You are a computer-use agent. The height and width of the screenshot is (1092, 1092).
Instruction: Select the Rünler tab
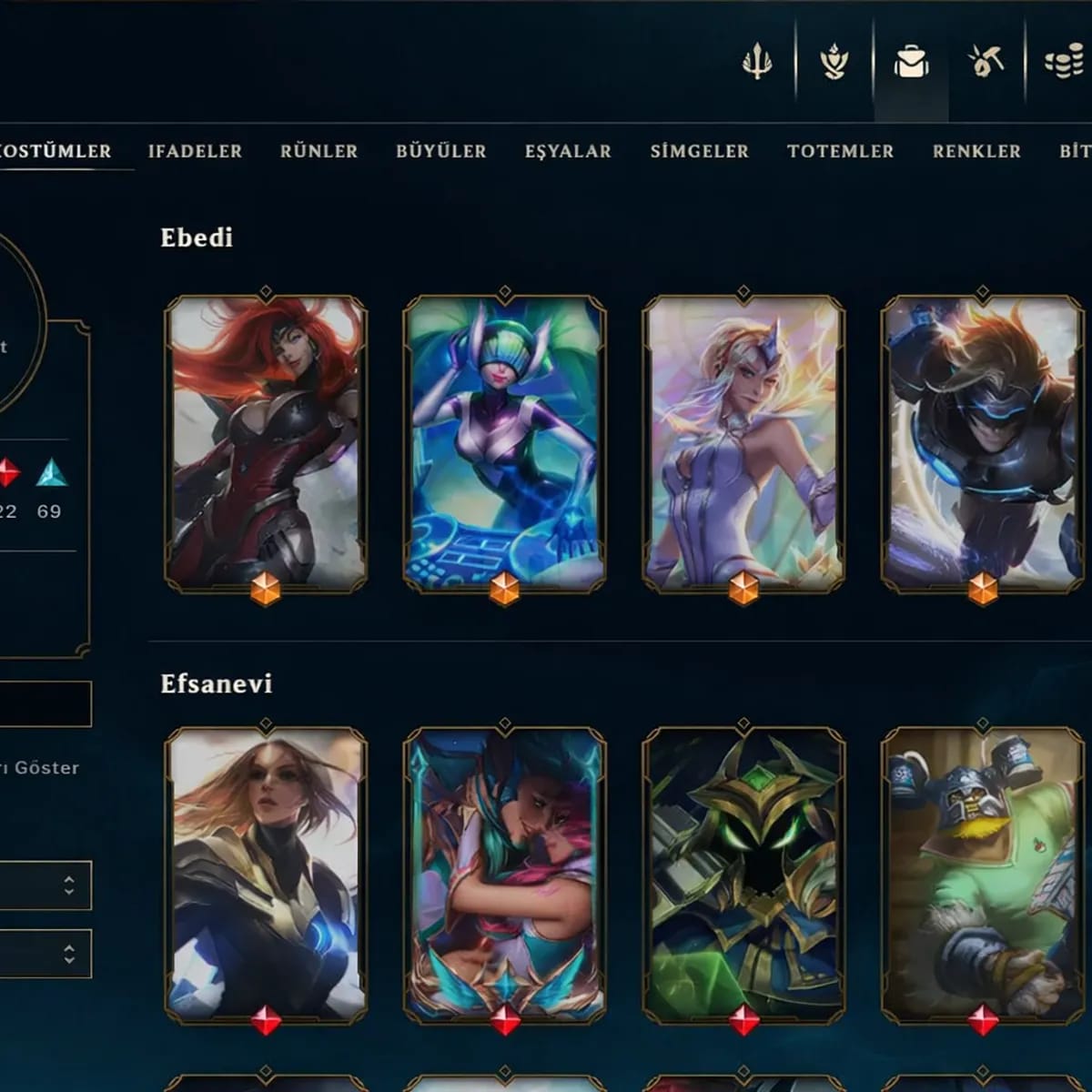(x=318, y=152)
